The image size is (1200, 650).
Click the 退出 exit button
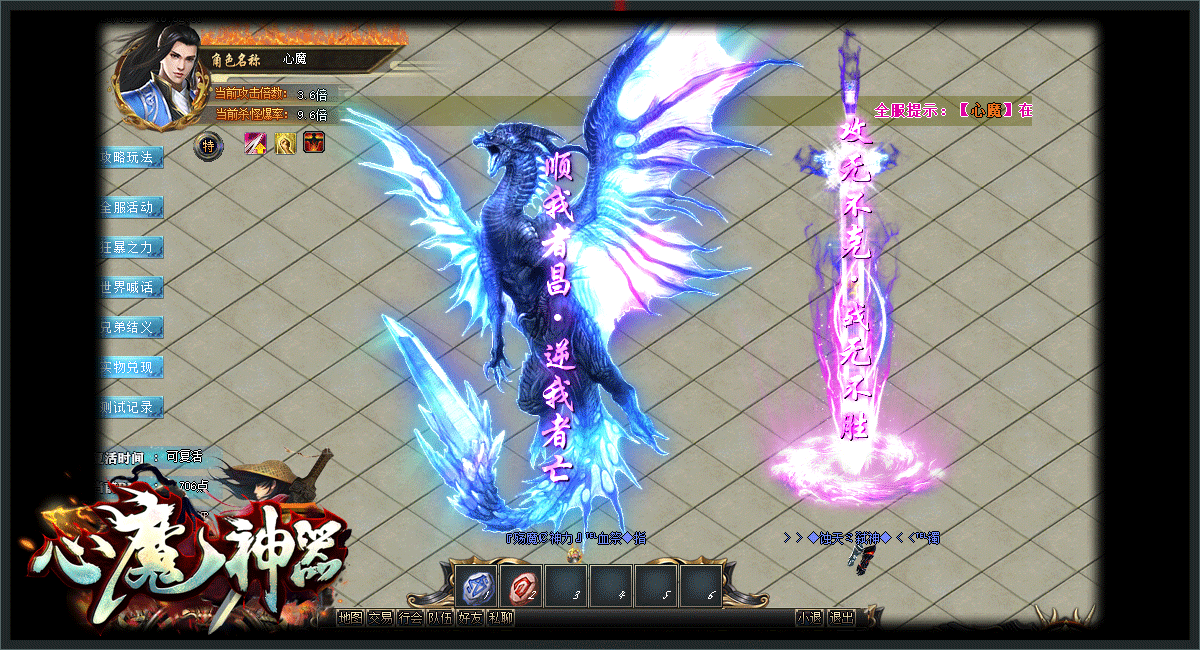pos(842,618)
